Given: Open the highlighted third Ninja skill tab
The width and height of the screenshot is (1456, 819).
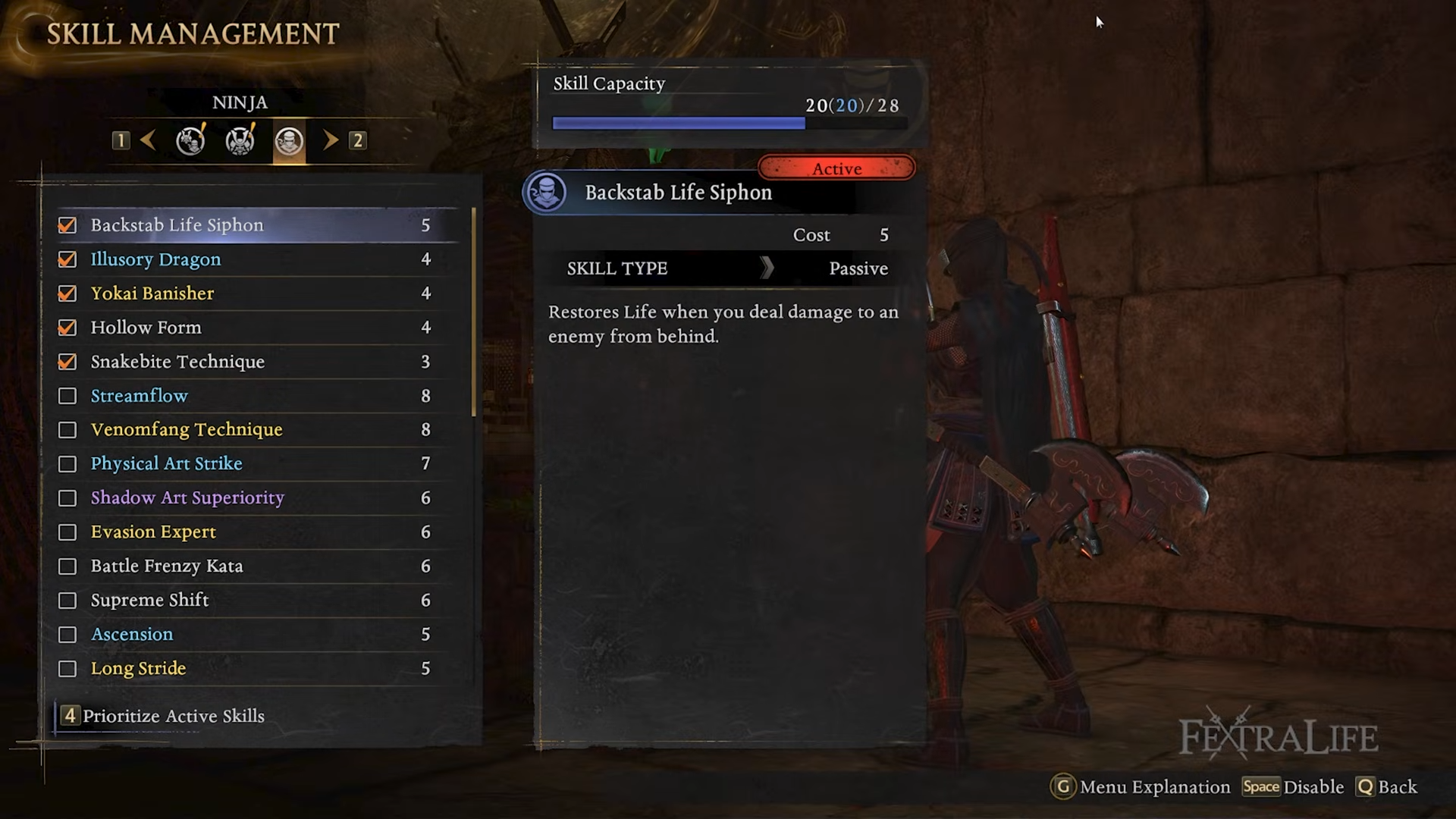Looking at the screenshot, I should click(x=289, y=141).
